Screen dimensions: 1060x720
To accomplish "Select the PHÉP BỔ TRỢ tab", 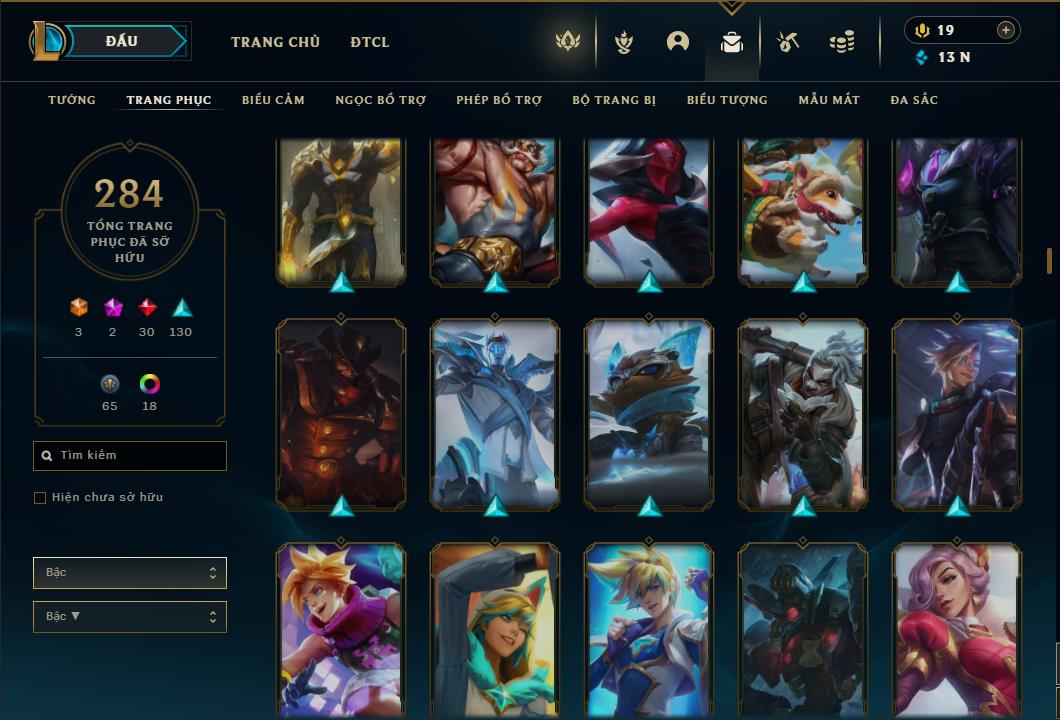I will (499, 100).
